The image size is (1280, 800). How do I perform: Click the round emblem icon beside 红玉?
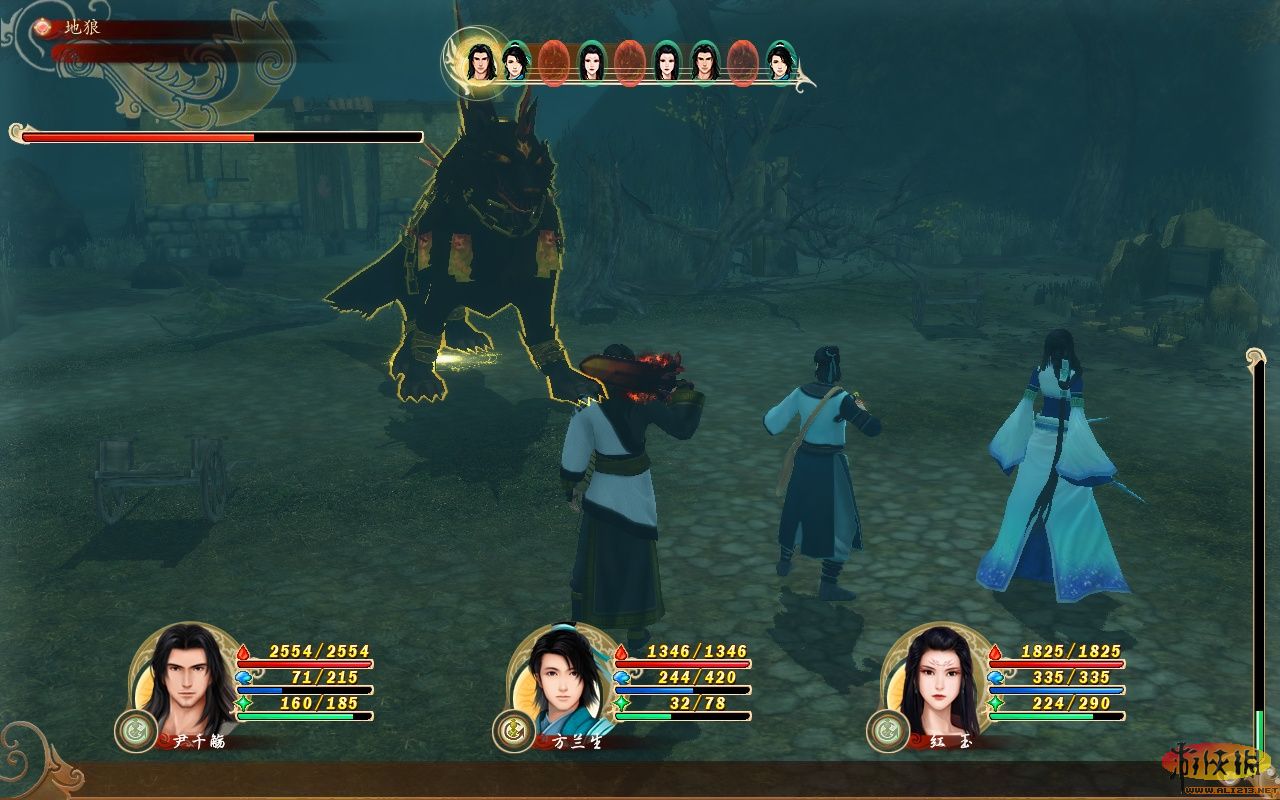pos(887,731)
